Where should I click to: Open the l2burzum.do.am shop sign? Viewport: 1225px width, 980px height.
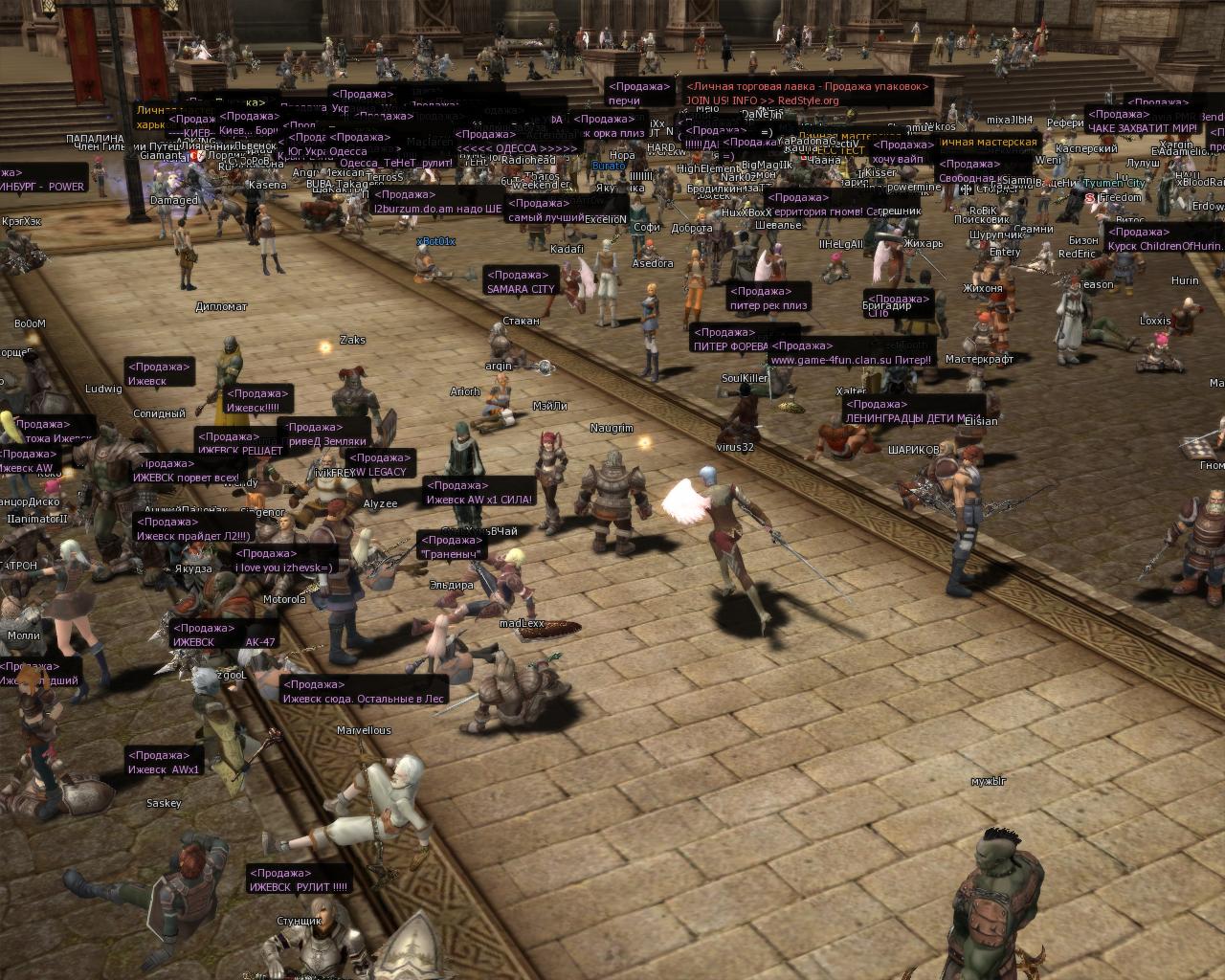pyautogui.click(x=436, y=201)
